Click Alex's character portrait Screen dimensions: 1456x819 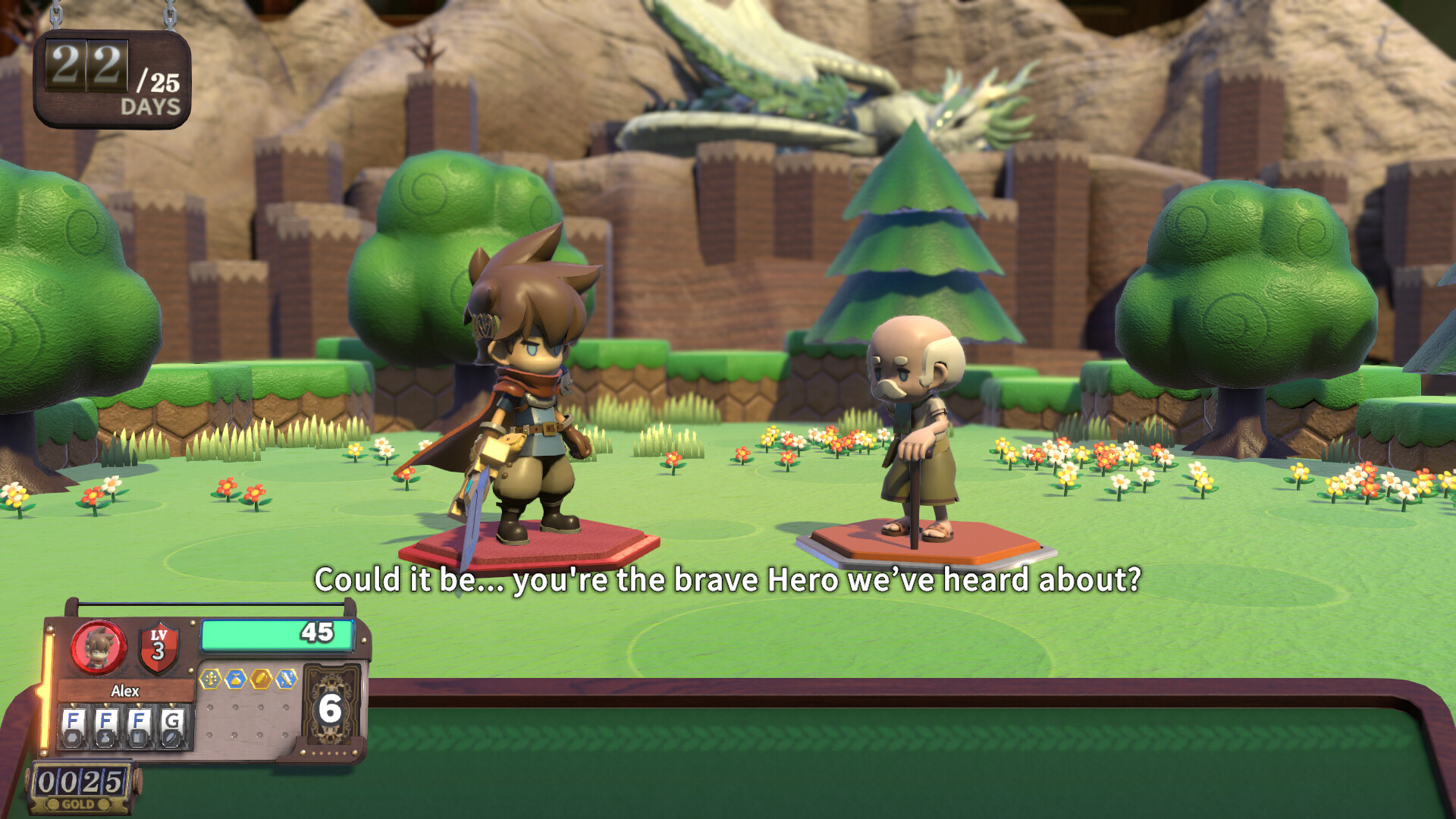tap(99, 647)
